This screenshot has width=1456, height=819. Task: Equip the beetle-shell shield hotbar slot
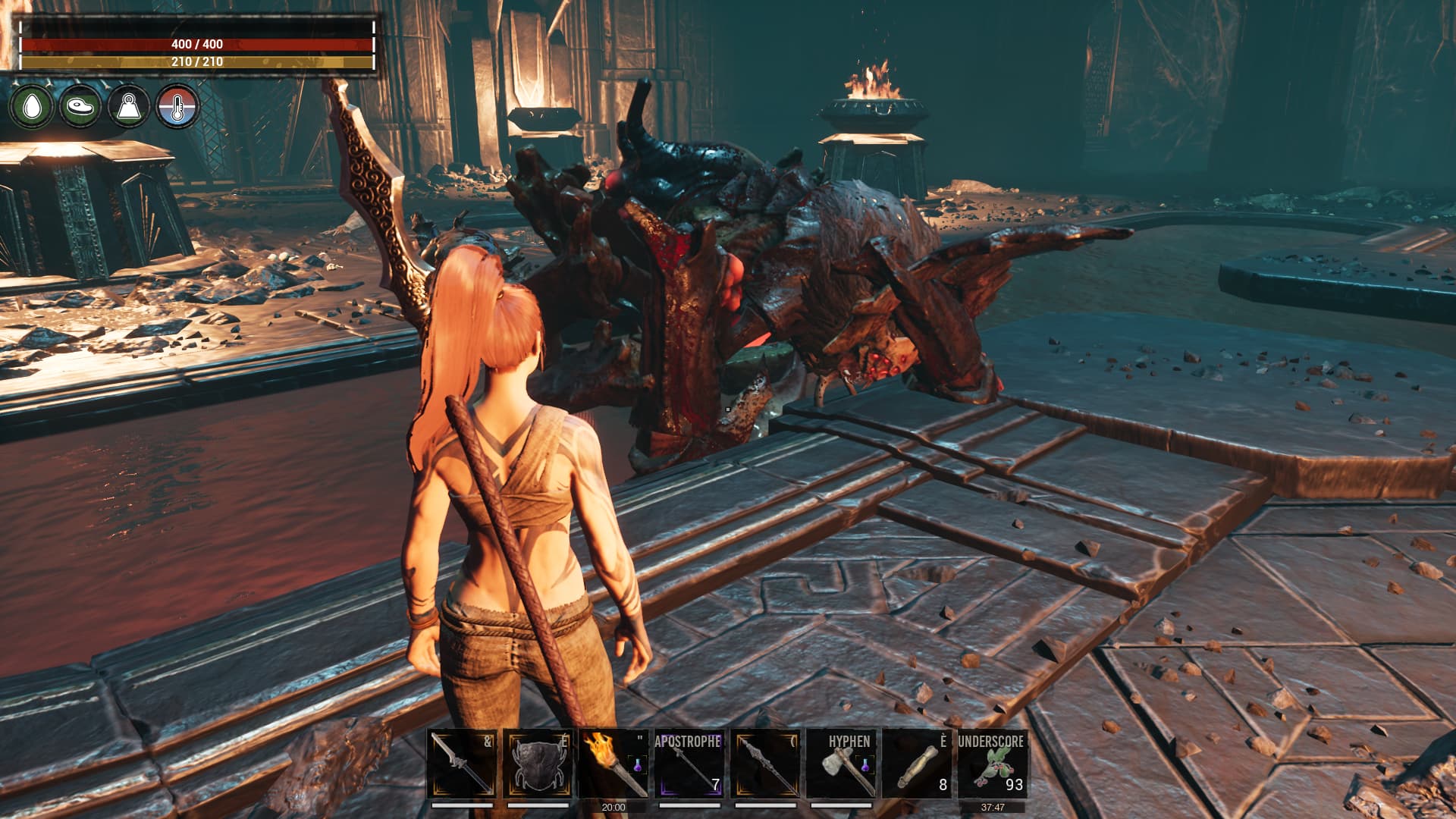pyautogui.click(x=538, y=764)
